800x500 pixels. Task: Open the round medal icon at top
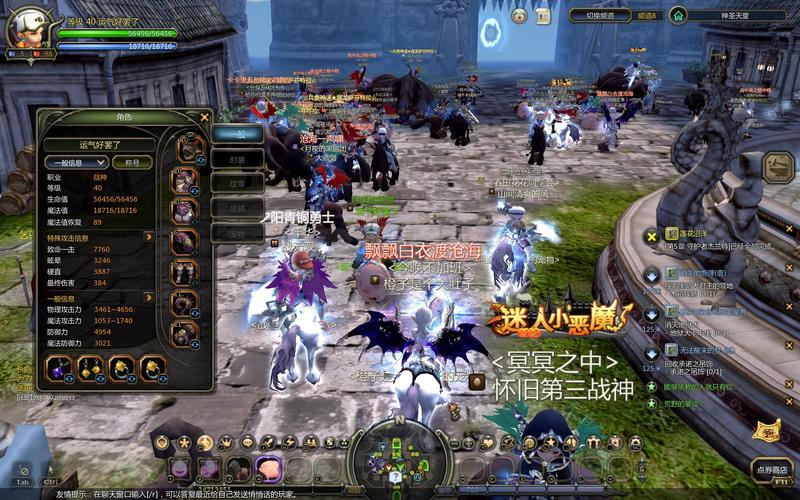[x=519, y=16]
